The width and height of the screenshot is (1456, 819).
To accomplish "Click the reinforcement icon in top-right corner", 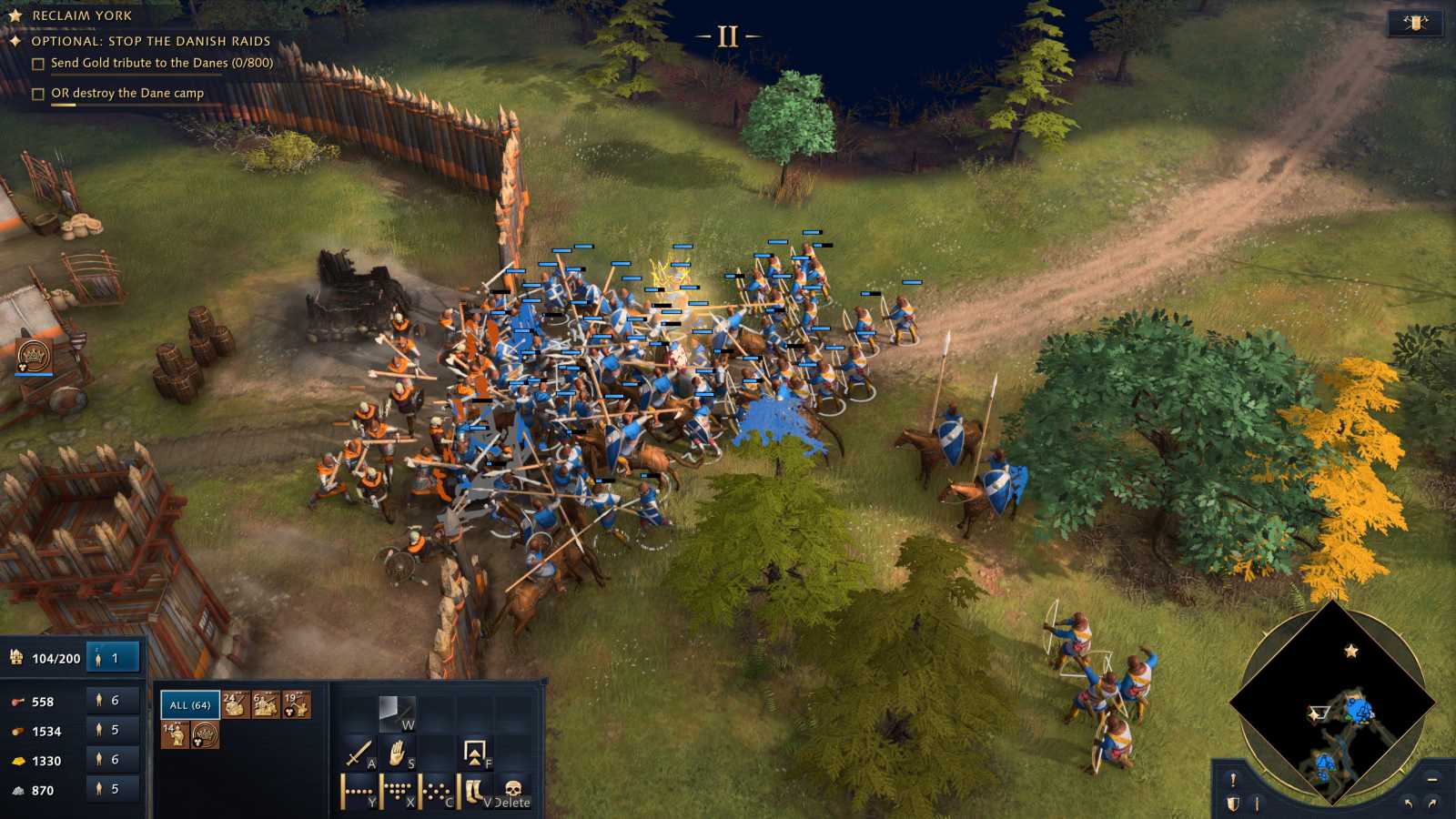I will point(1416,21).
